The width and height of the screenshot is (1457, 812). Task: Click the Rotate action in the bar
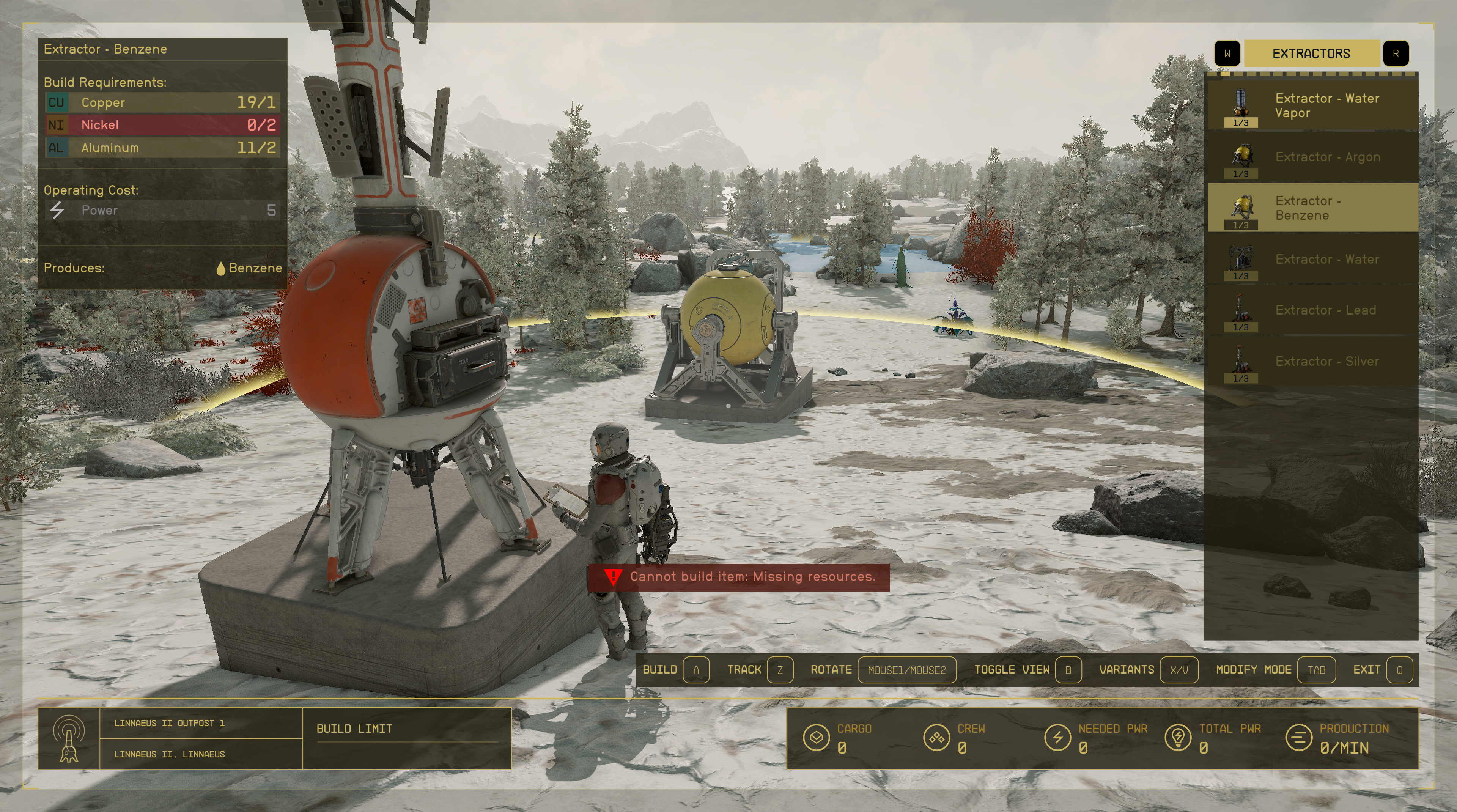coord(882,669)
